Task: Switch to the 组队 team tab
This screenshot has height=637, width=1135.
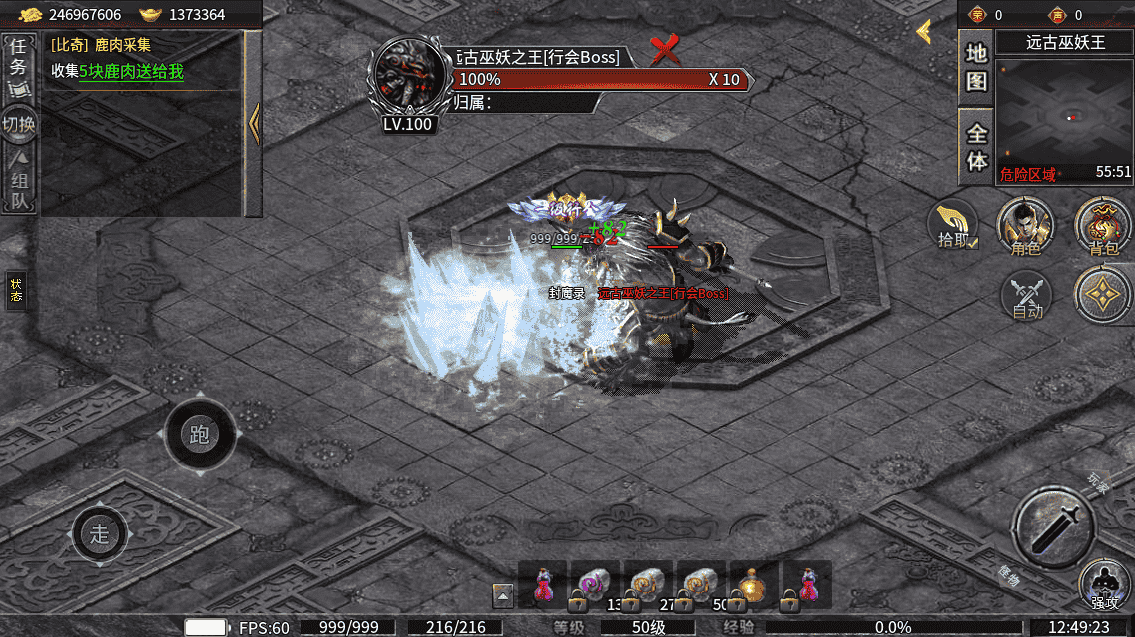Action: tap(19, 183)
